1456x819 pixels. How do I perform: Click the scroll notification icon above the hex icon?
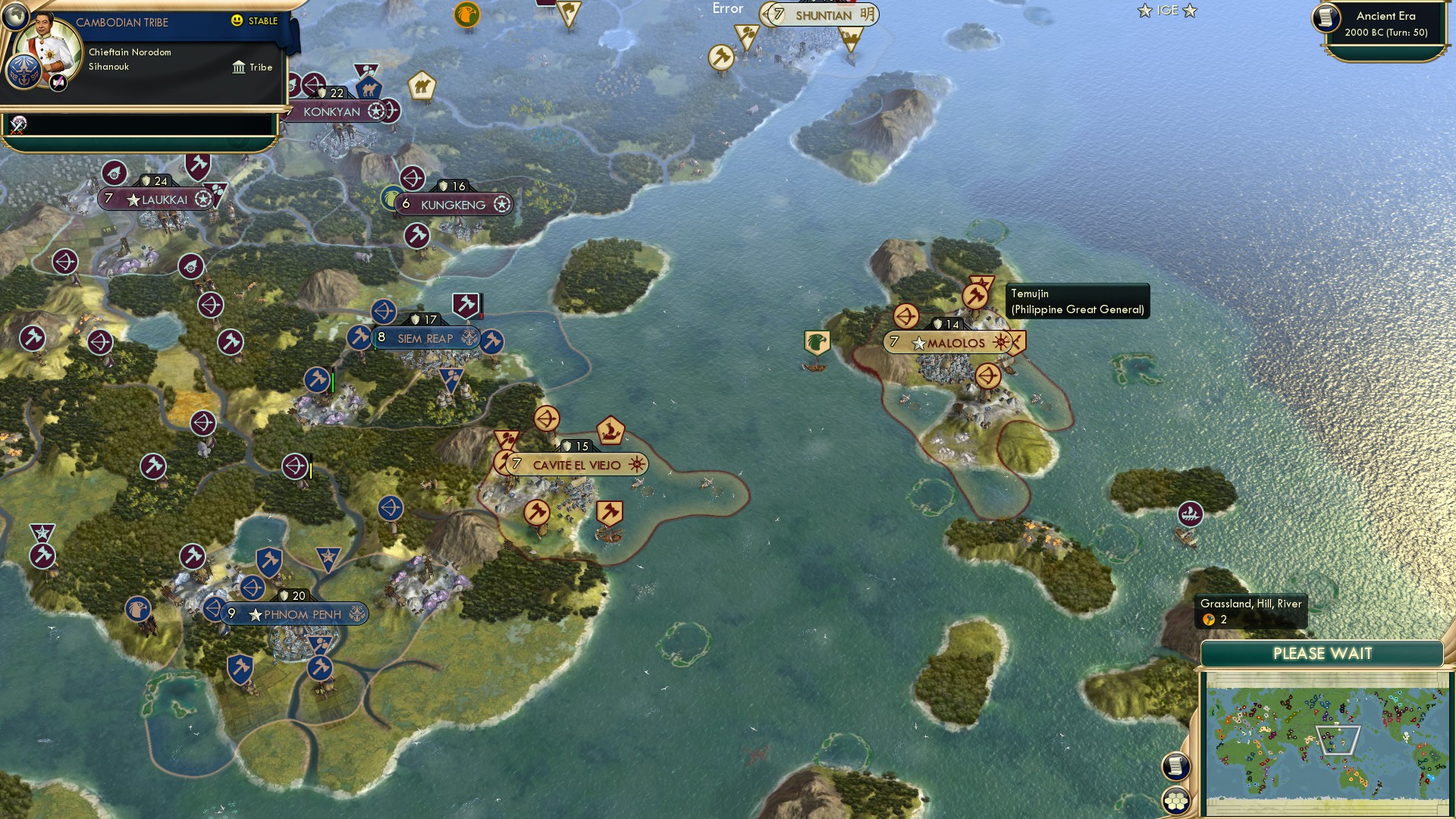[1175, 766]
